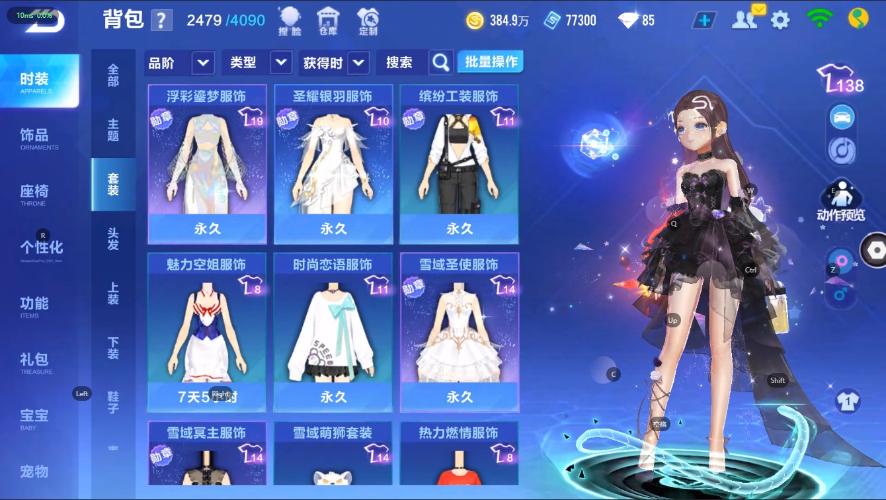This screenshot has width=886, height=500.
Task: Click the blue plus add-currency button
Action: click(x=705, y=20)
